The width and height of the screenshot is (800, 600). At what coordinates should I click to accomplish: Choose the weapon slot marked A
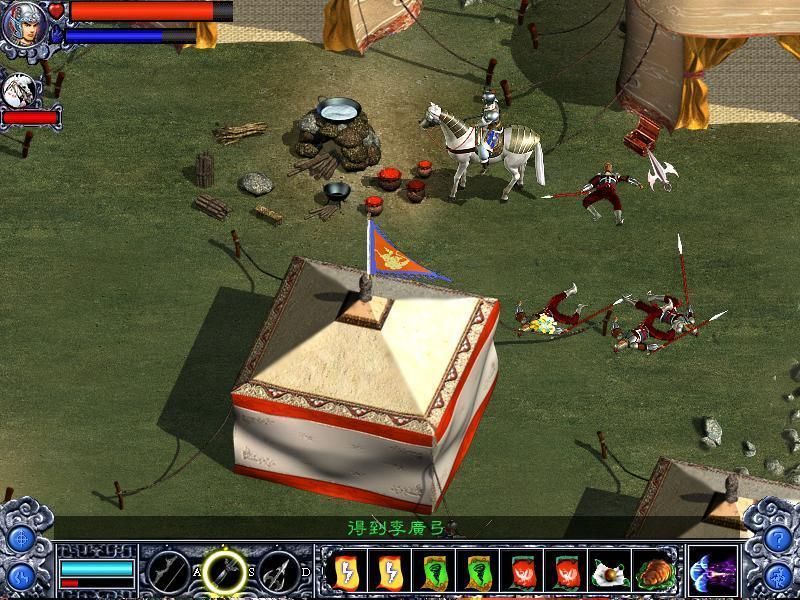tap(169, 572)
